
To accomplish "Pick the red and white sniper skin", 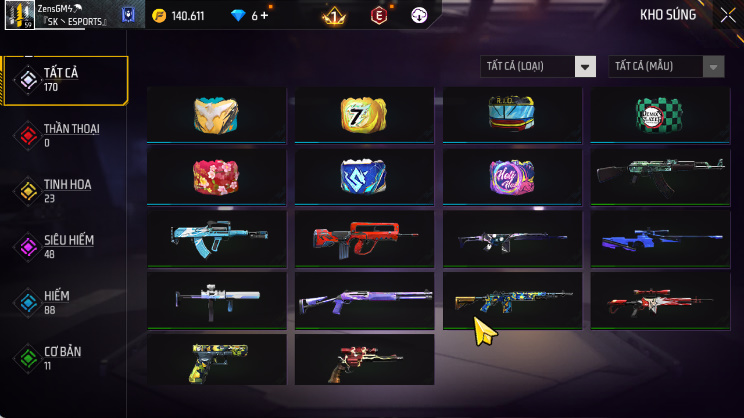I will tap(660, 300).
